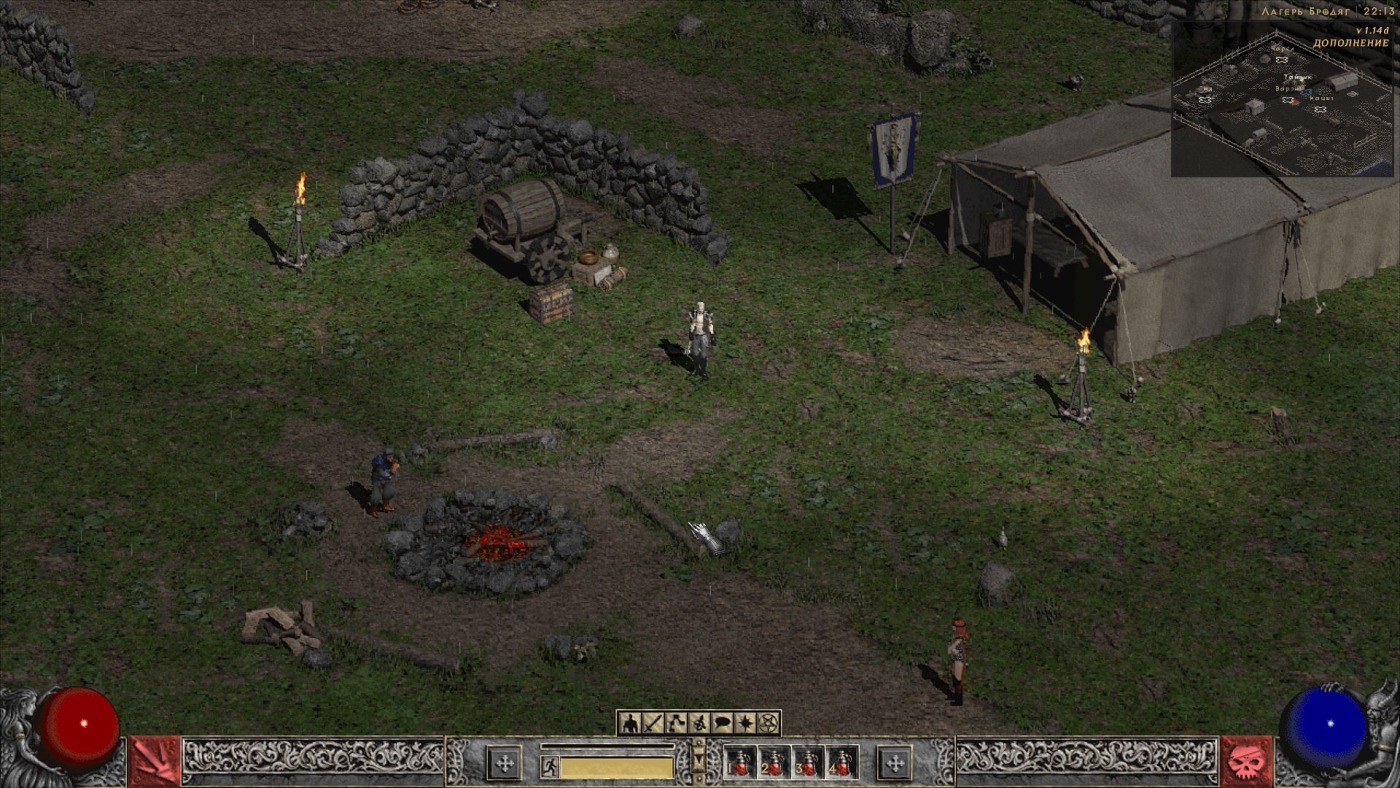Open inventory via the sword icon
1400x788 pixels.
point(653,722)
